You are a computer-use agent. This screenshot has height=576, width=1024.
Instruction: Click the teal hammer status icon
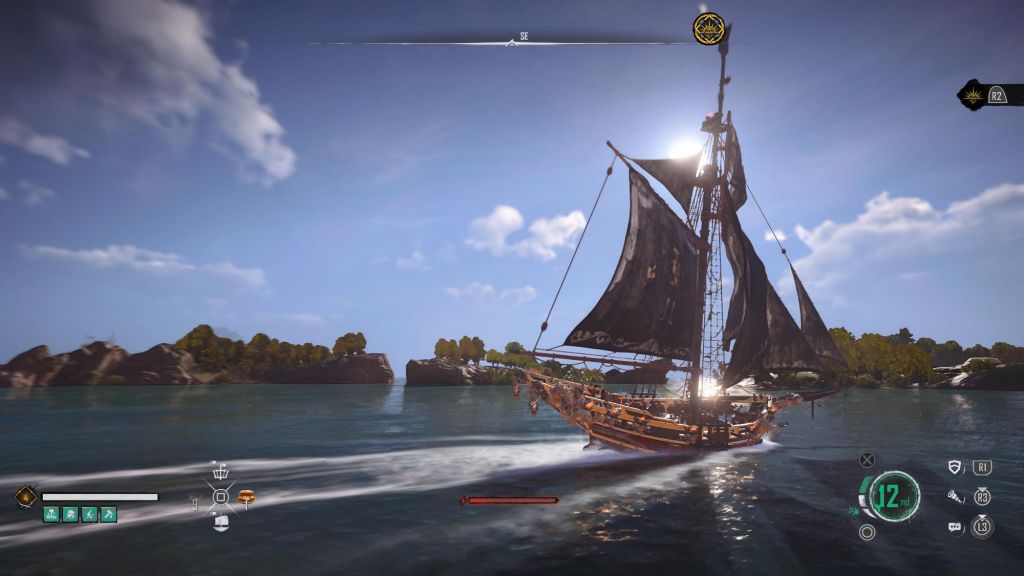(108, 514)
